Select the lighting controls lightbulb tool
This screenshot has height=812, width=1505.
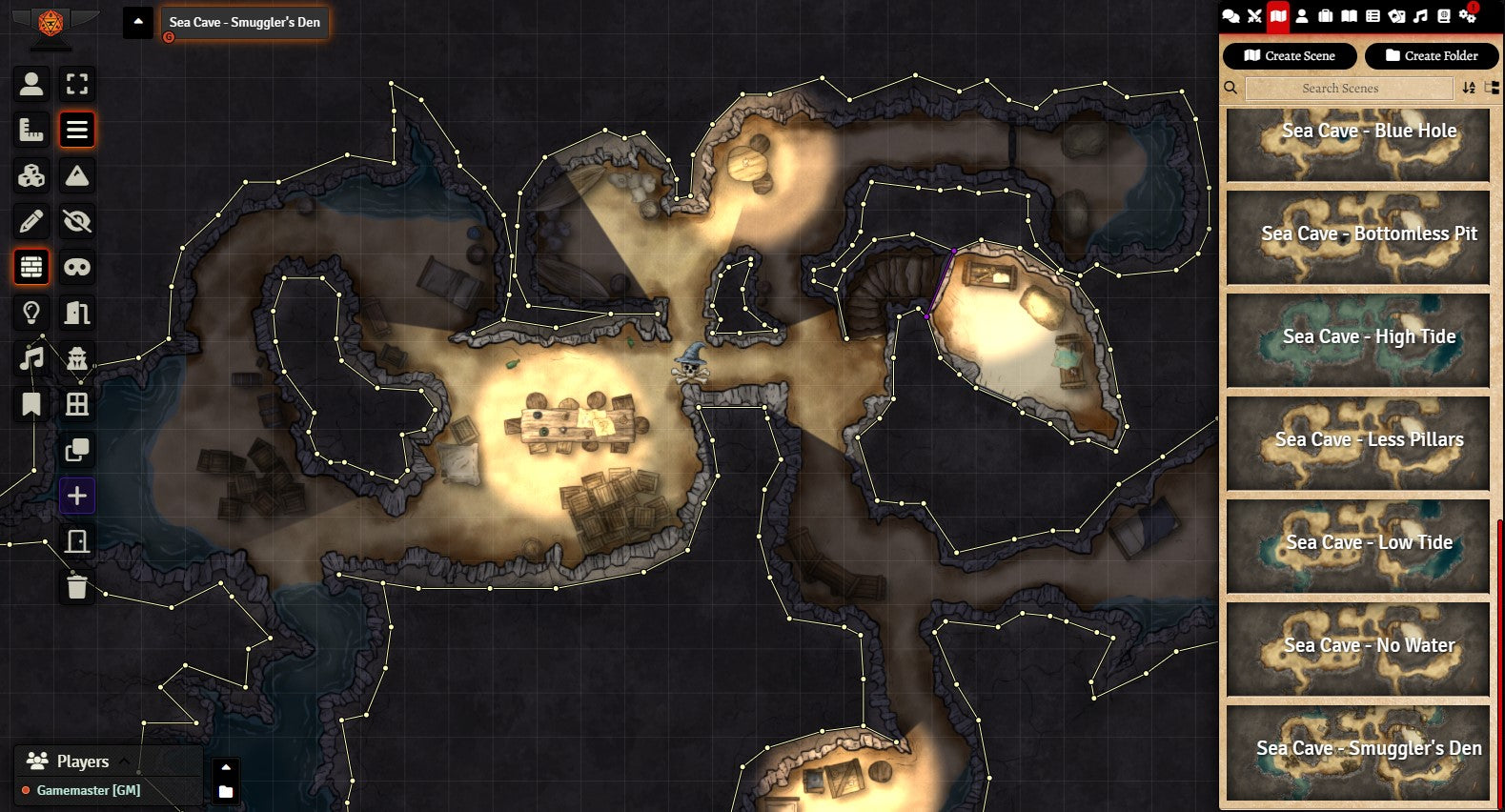click(x=31, y=313)
